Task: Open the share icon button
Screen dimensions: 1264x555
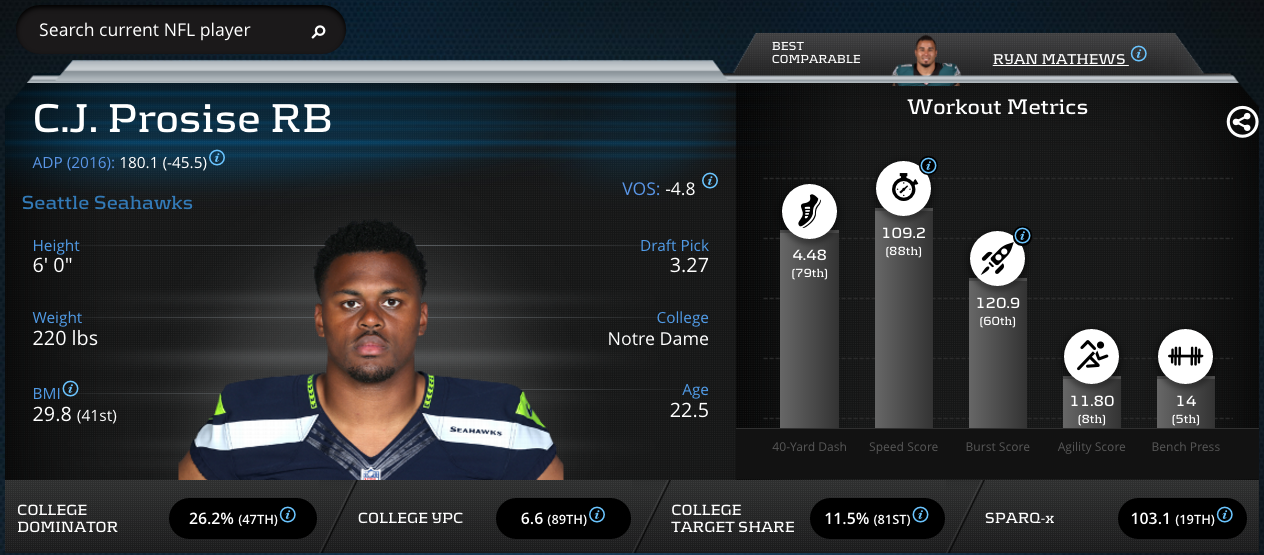Action: tap(1242, 122)
